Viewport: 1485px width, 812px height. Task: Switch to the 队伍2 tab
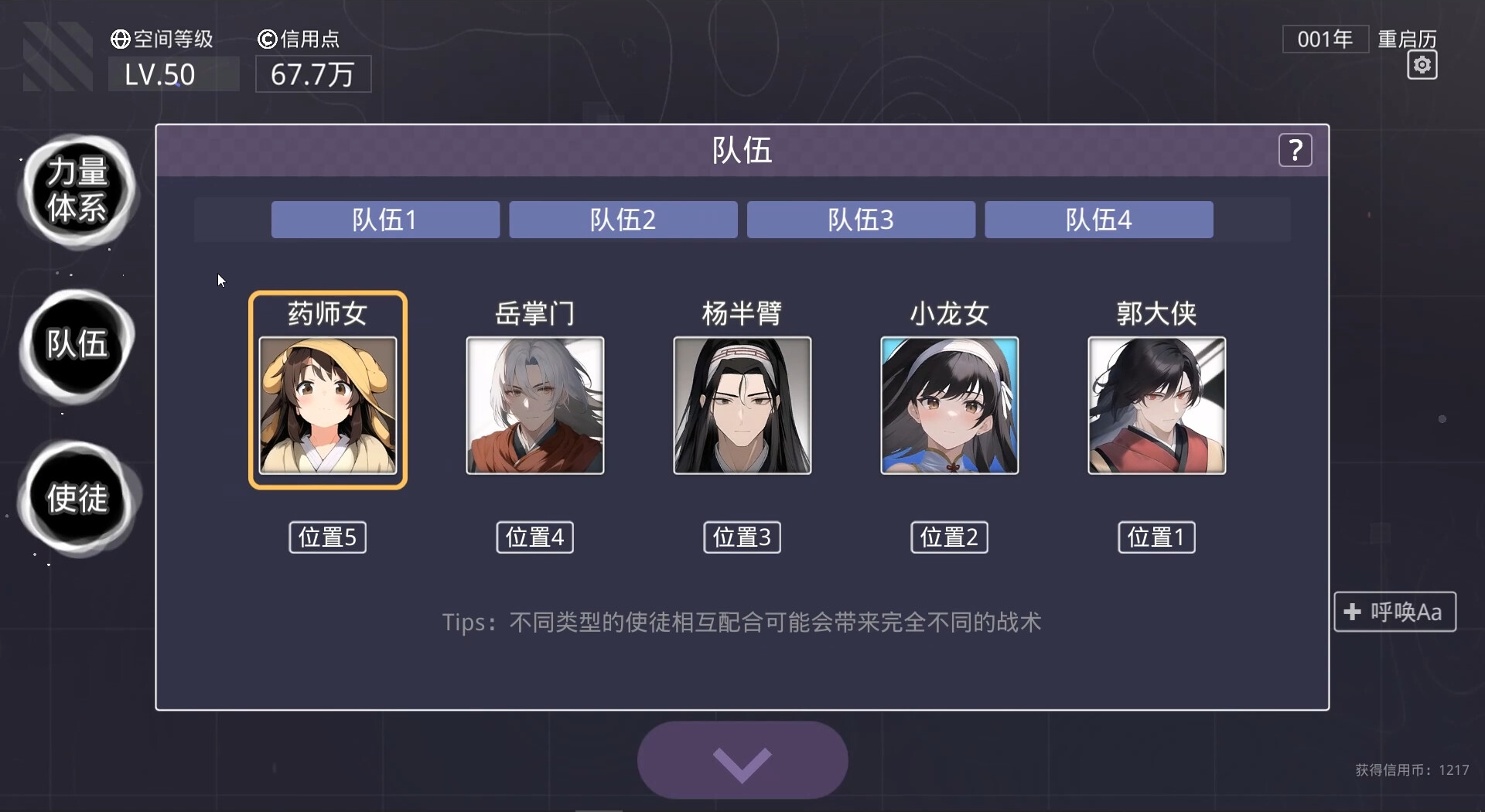(623, 220)
